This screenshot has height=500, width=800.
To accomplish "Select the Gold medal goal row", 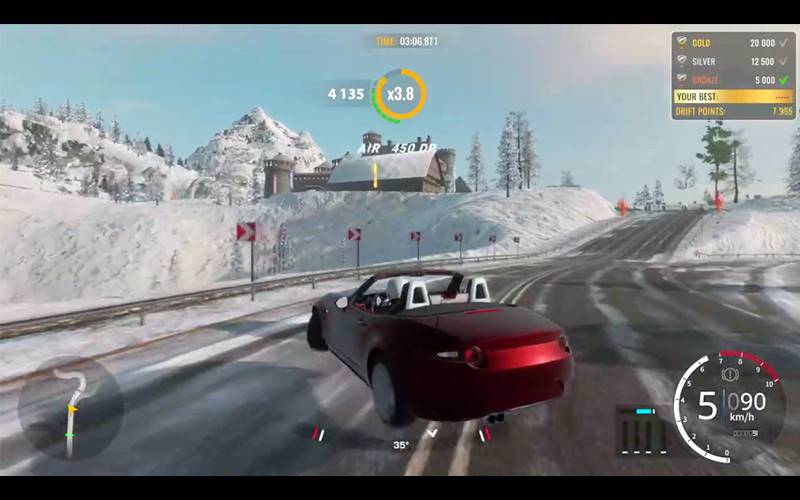I will coord(733,43).
